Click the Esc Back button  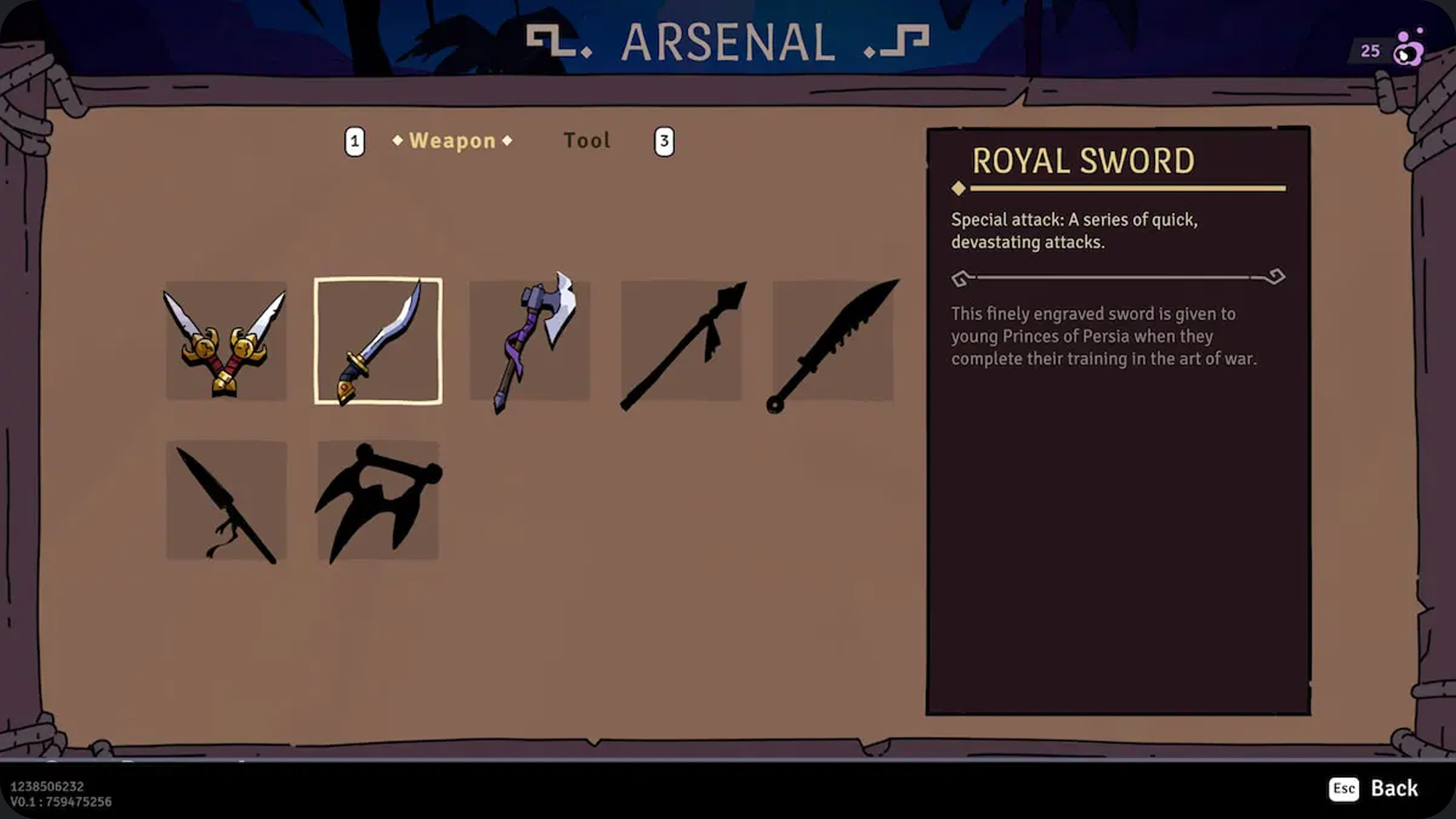[1375, 789]
